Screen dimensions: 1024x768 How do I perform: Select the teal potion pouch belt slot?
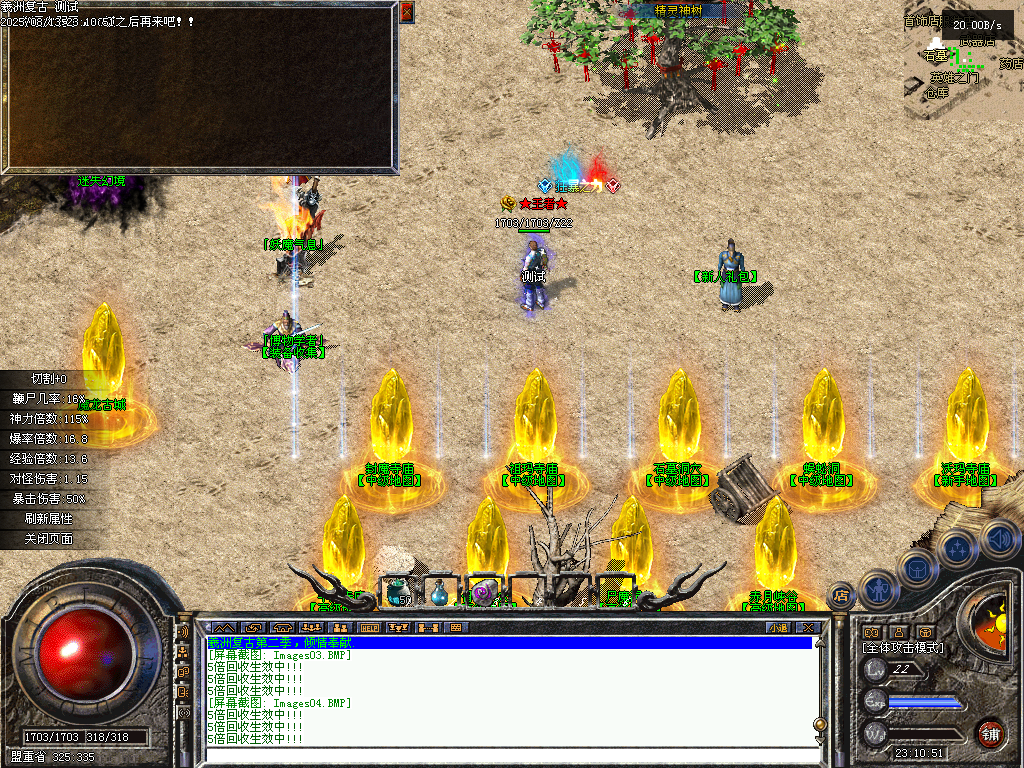pos(397,592)
